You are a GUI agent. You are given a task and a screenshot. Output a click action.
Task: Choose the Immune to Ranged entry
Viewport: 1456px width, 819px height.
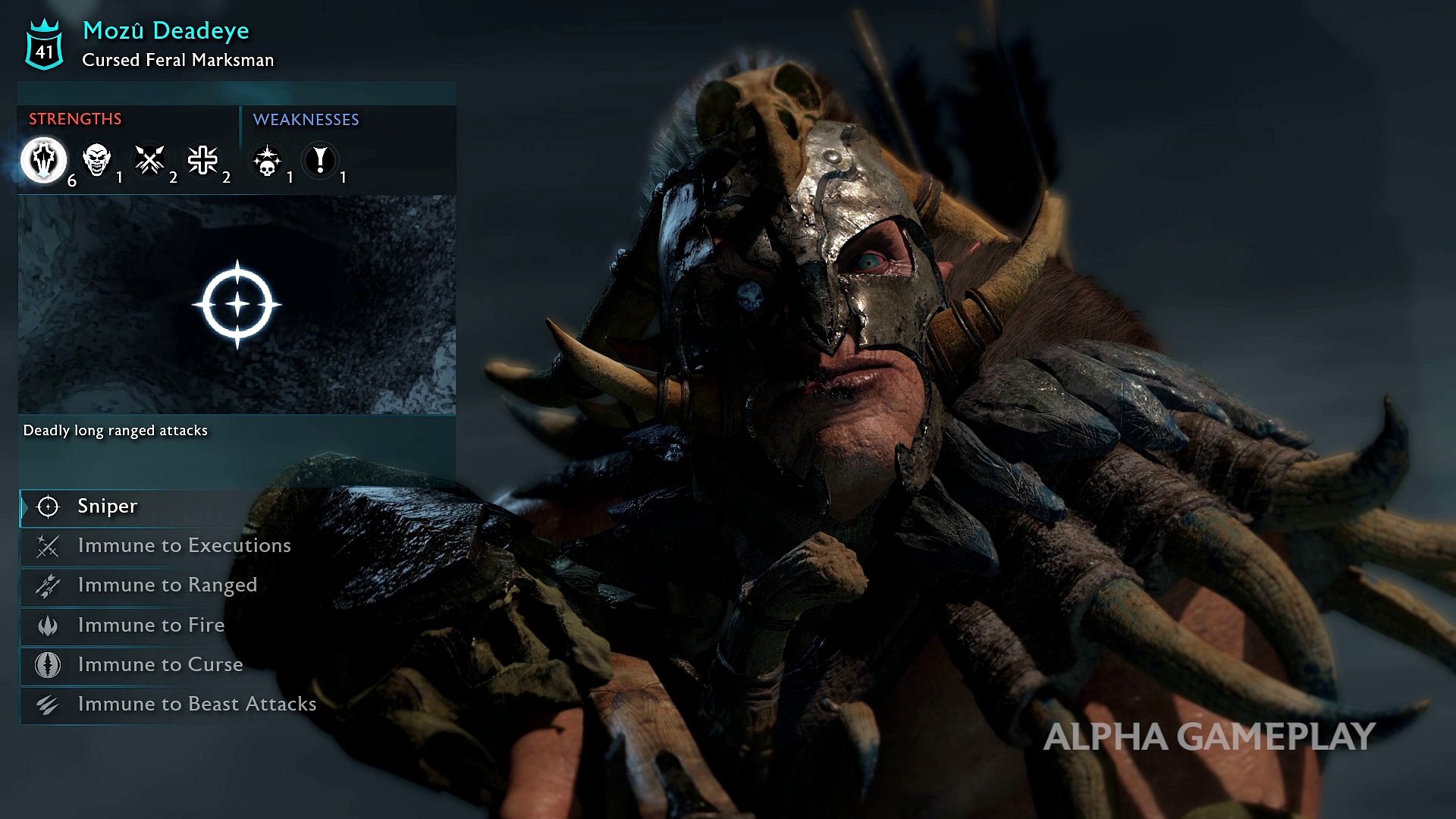tap(167, 585)
